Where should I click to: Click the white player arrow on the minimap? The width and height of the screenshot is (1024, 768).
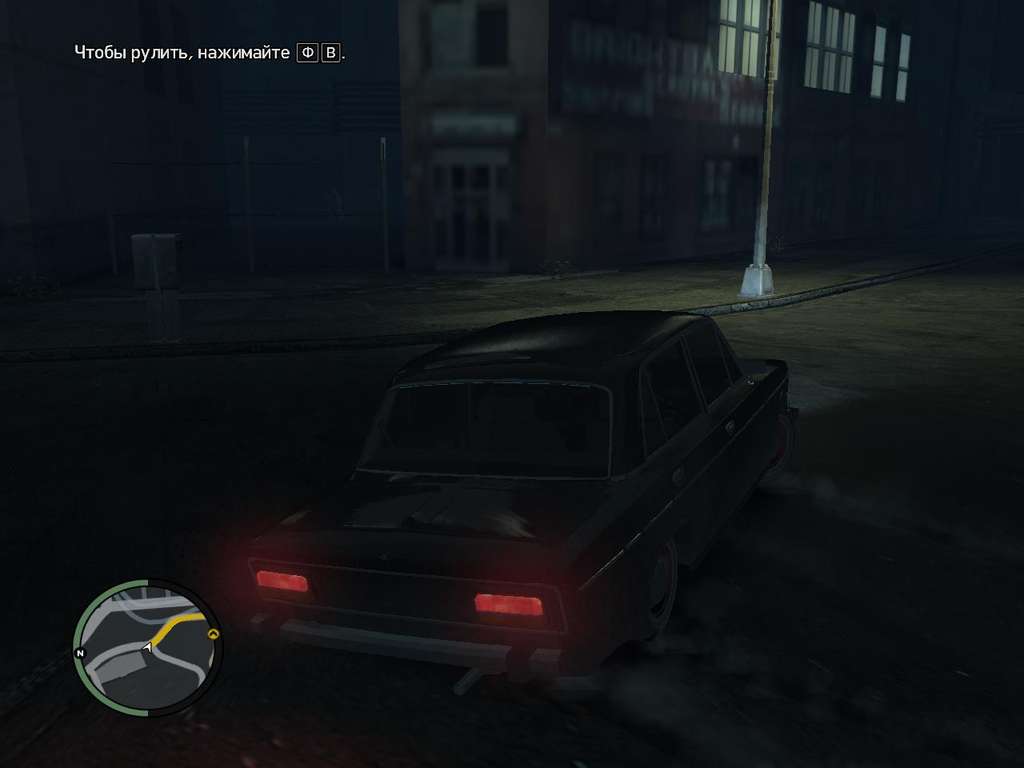[148, 649]
